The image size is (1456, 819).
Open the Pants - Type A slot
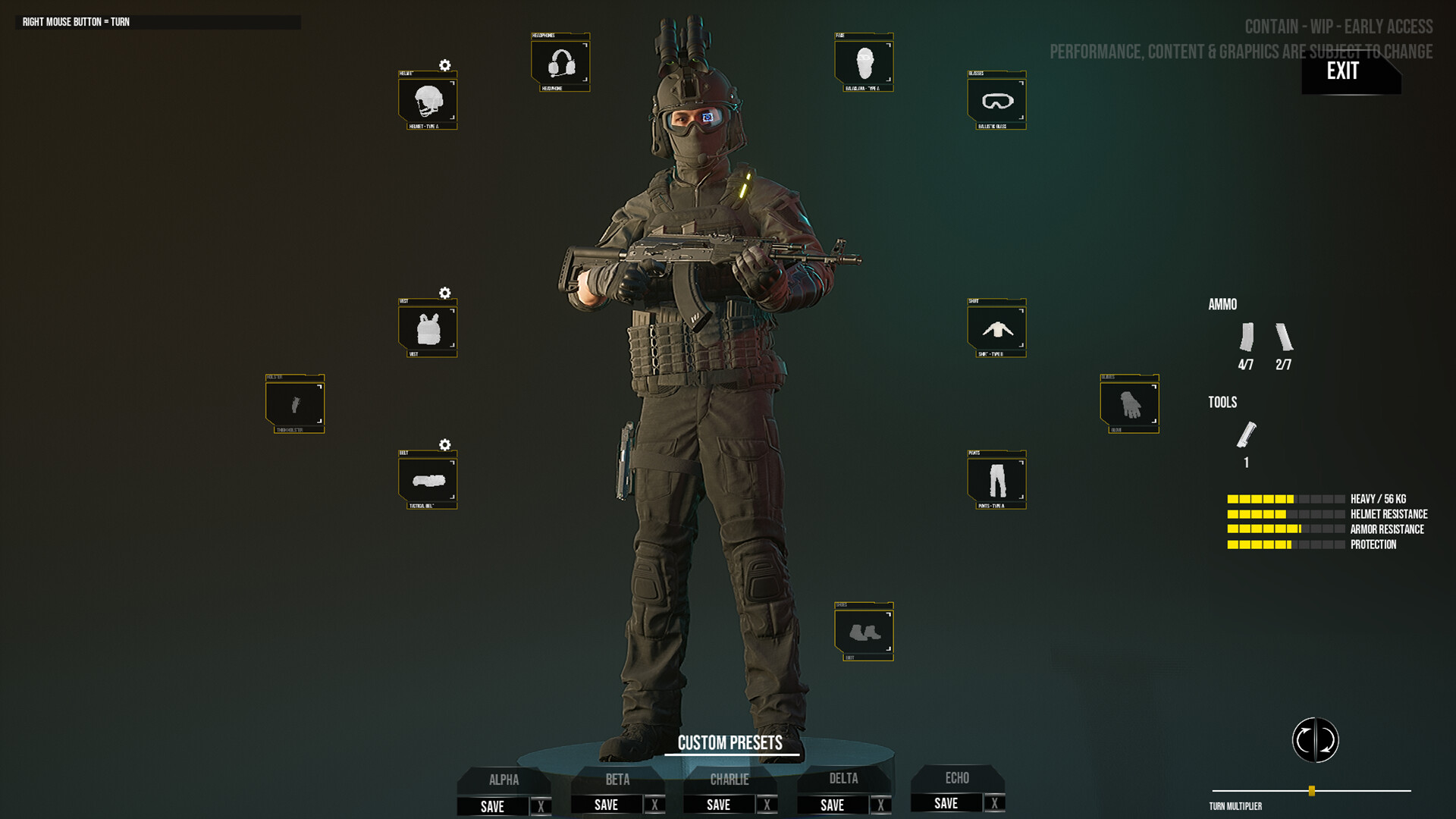pyautogui.click(x=996, y=480)
